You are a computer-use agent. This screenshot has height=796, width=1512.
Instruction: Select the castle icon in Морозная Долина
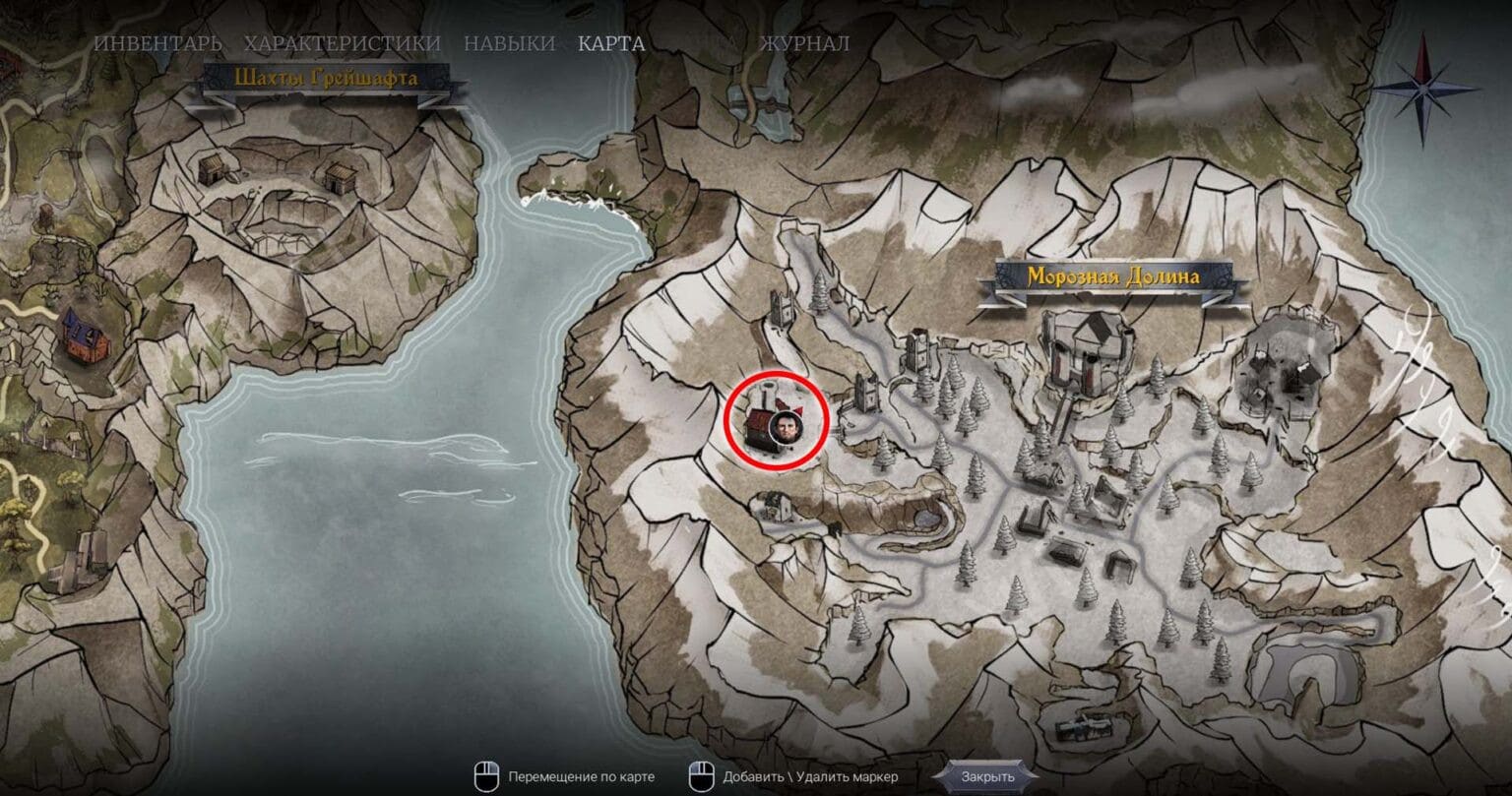(x=1085, y=351)
